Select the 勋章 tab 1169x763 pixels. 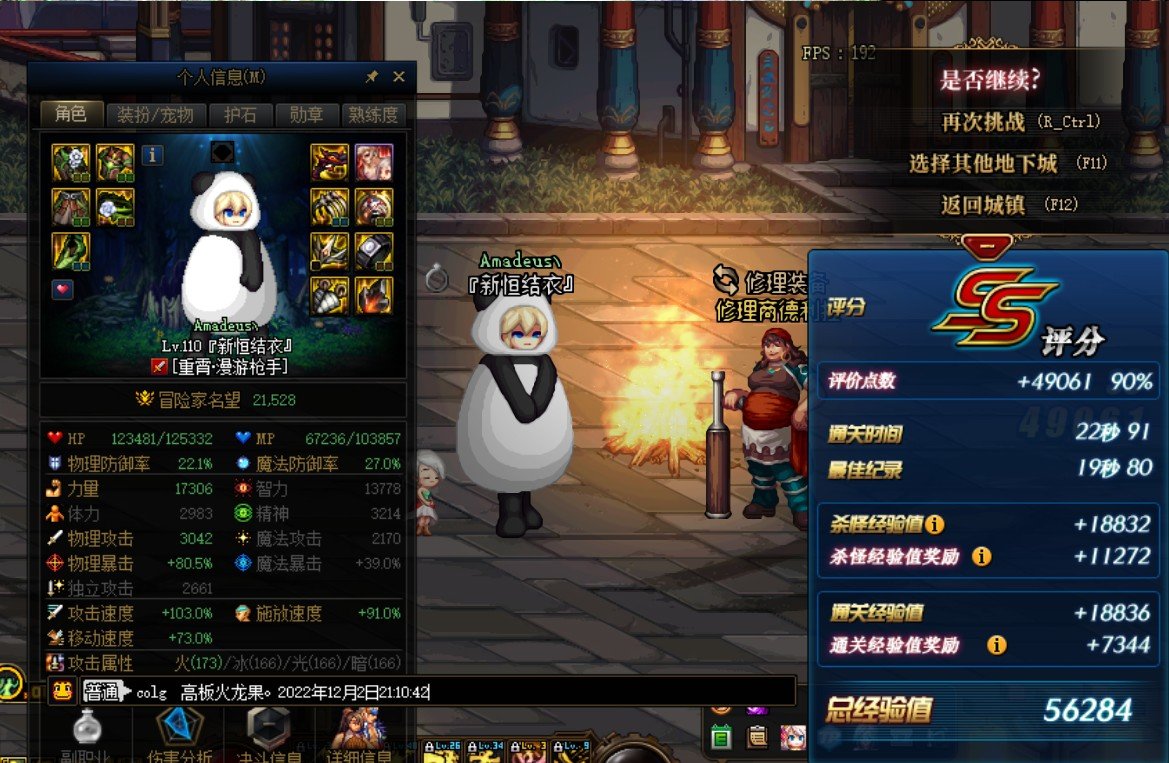pyautogui.click(x=306, y=115)
